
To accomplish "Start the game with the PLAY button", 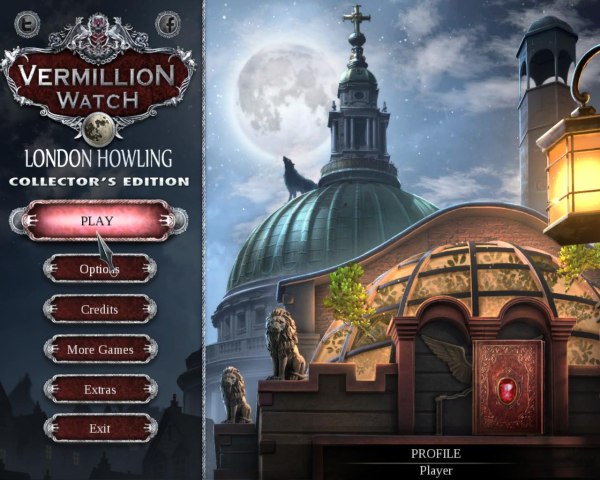I will tap(98, 221).
